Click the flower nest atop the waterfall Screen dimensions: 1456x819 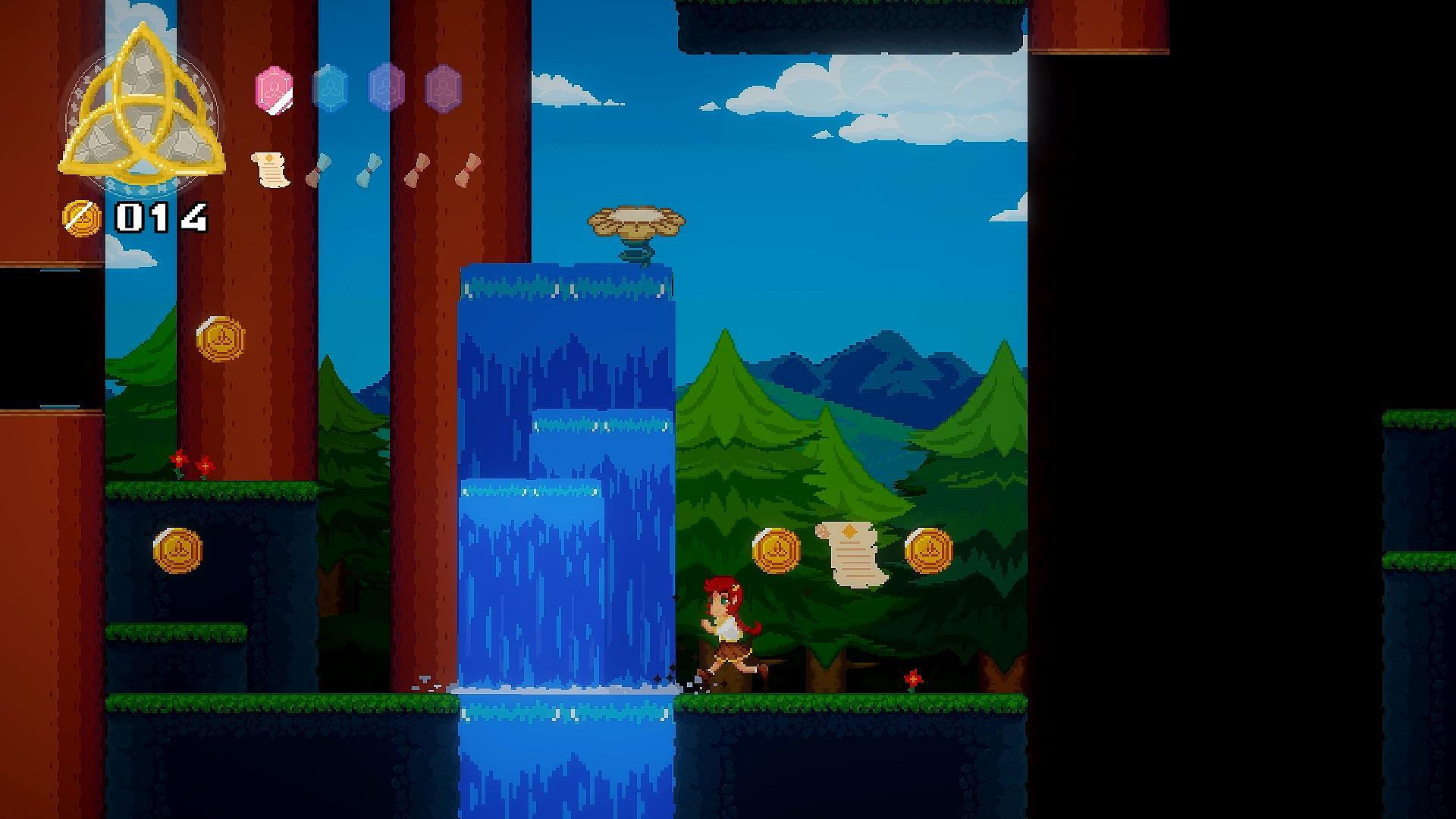pos(637,221)
